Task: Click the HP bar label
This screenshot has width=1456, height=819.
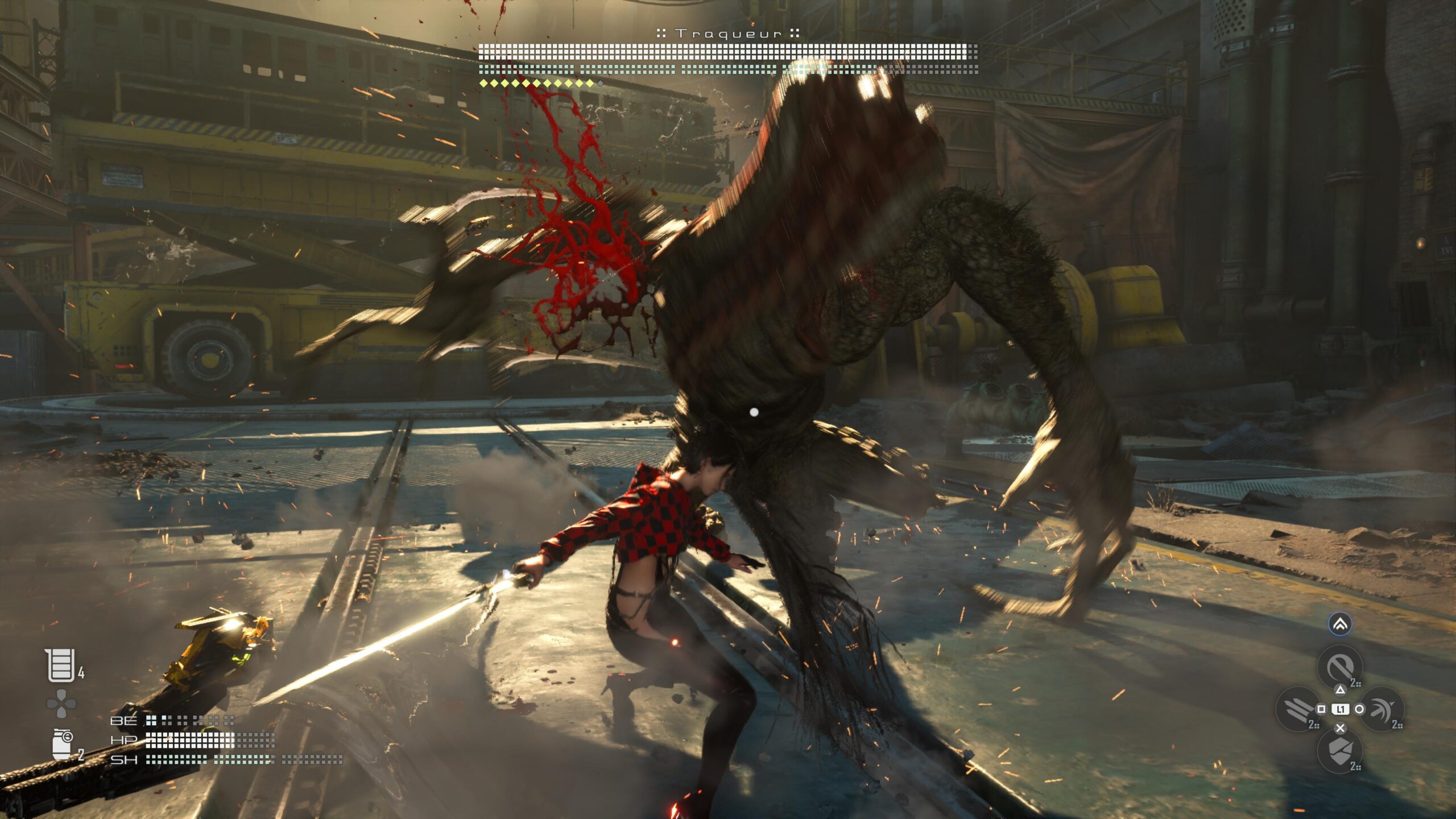Action: tap(123, 741)
